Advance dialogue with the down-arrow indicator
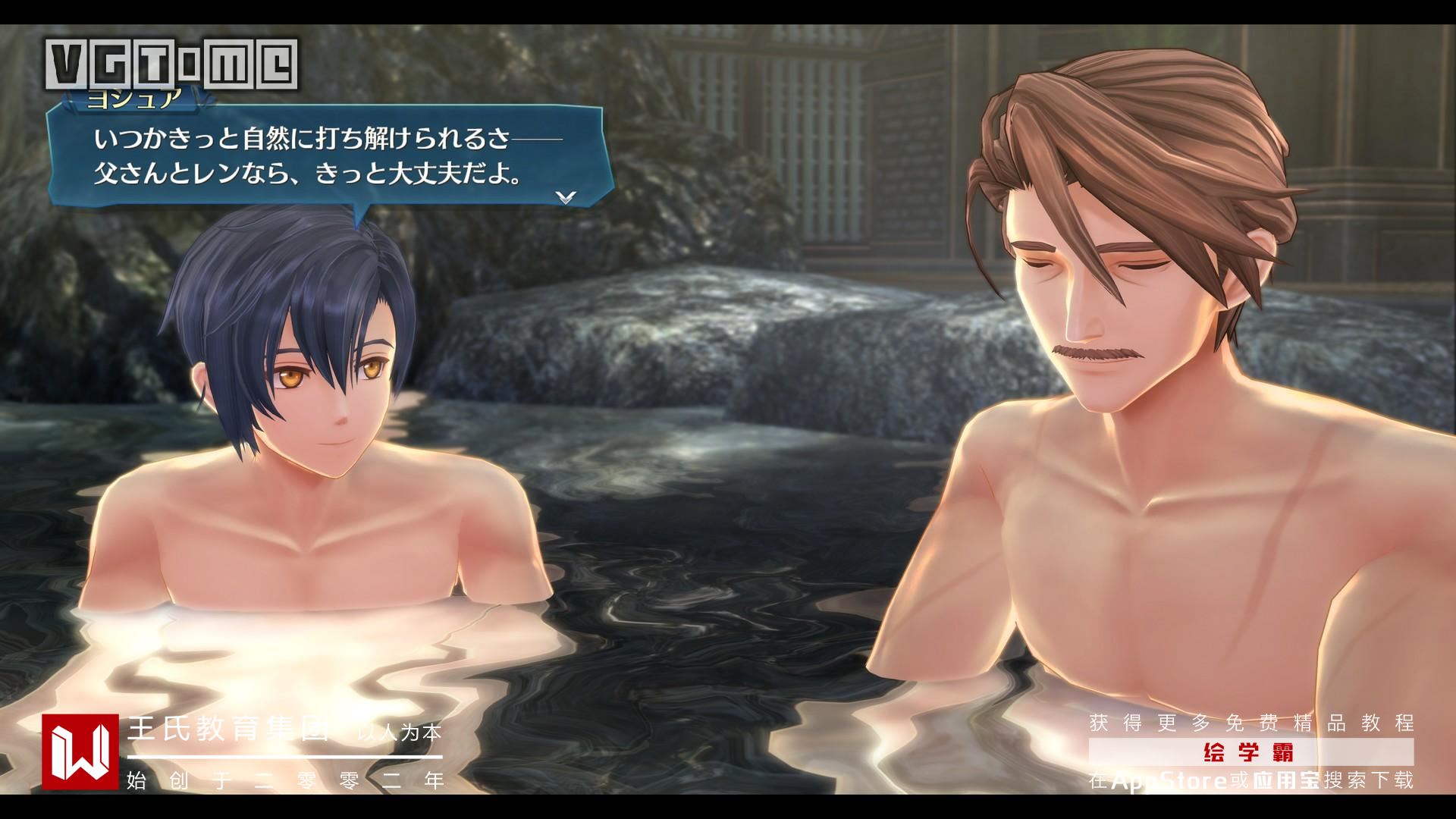 coord(566,197)
